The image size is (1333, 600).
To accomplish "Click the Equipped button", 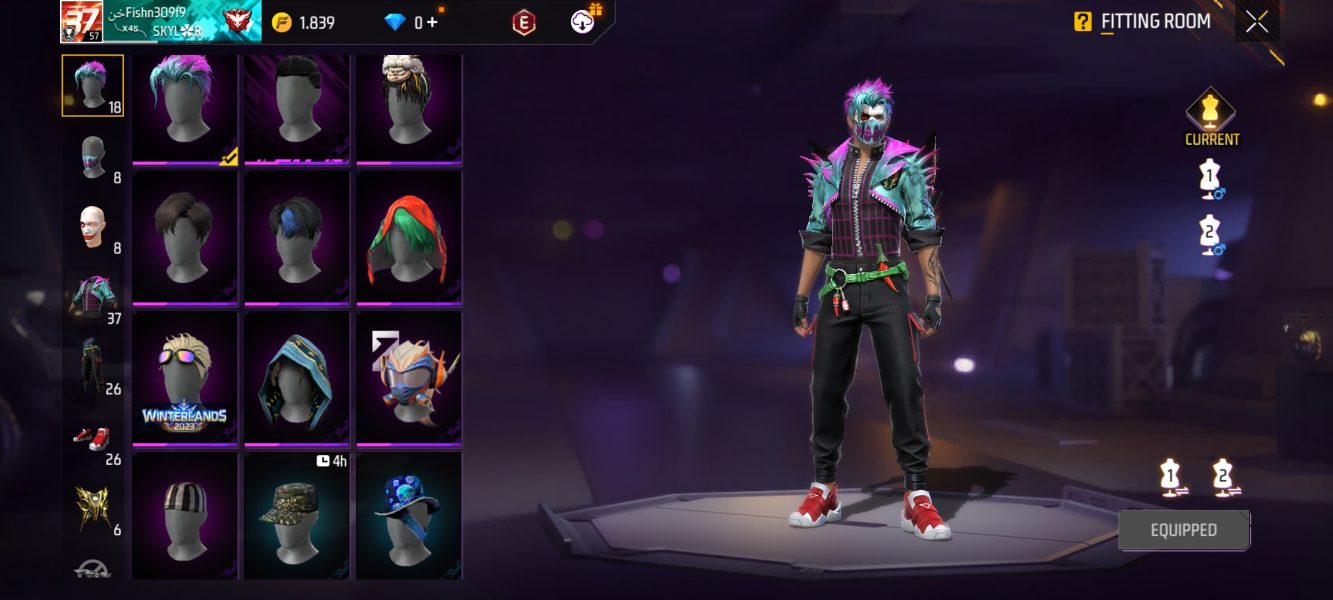I will point(1183,530).
